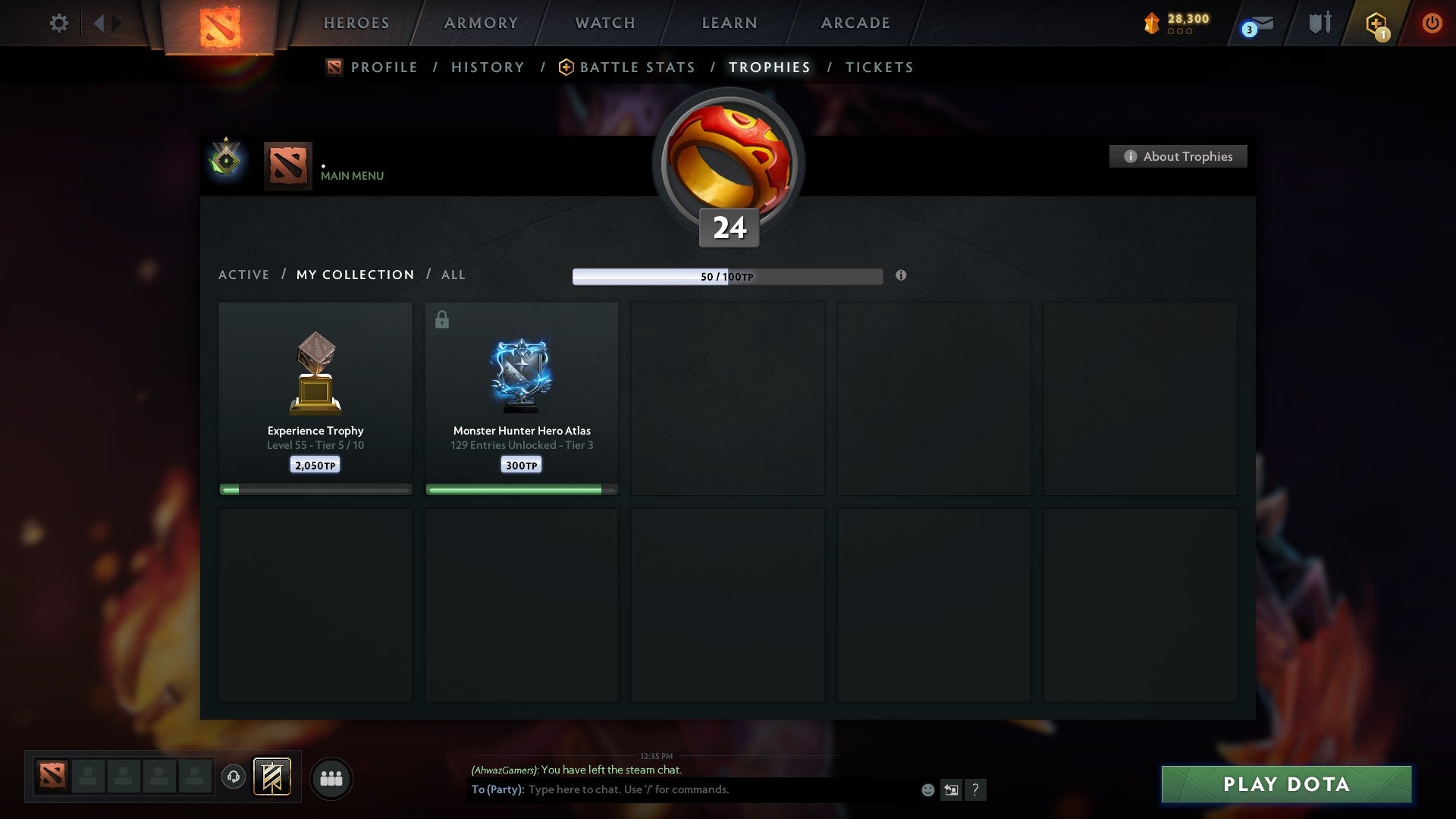Open Main Menu from the profile breadcrumb

[x=351, y=175]
